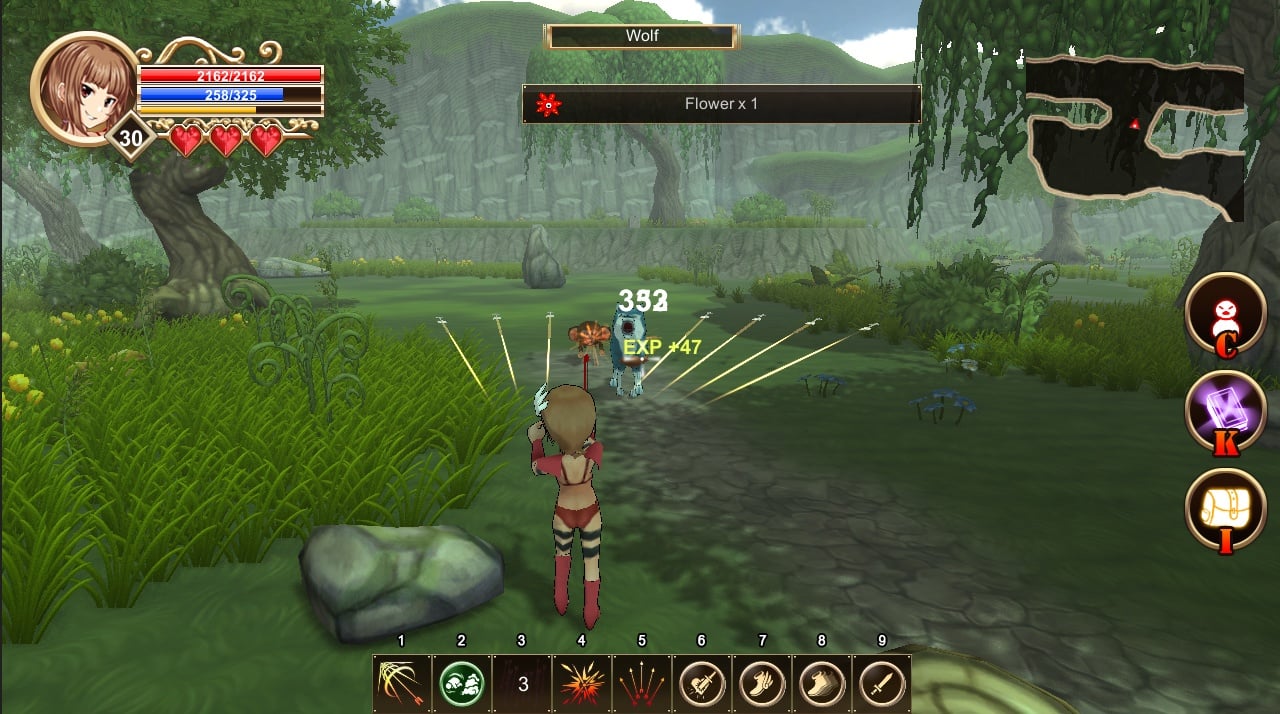Choose the sword skill in slot 9

(882, 684)
